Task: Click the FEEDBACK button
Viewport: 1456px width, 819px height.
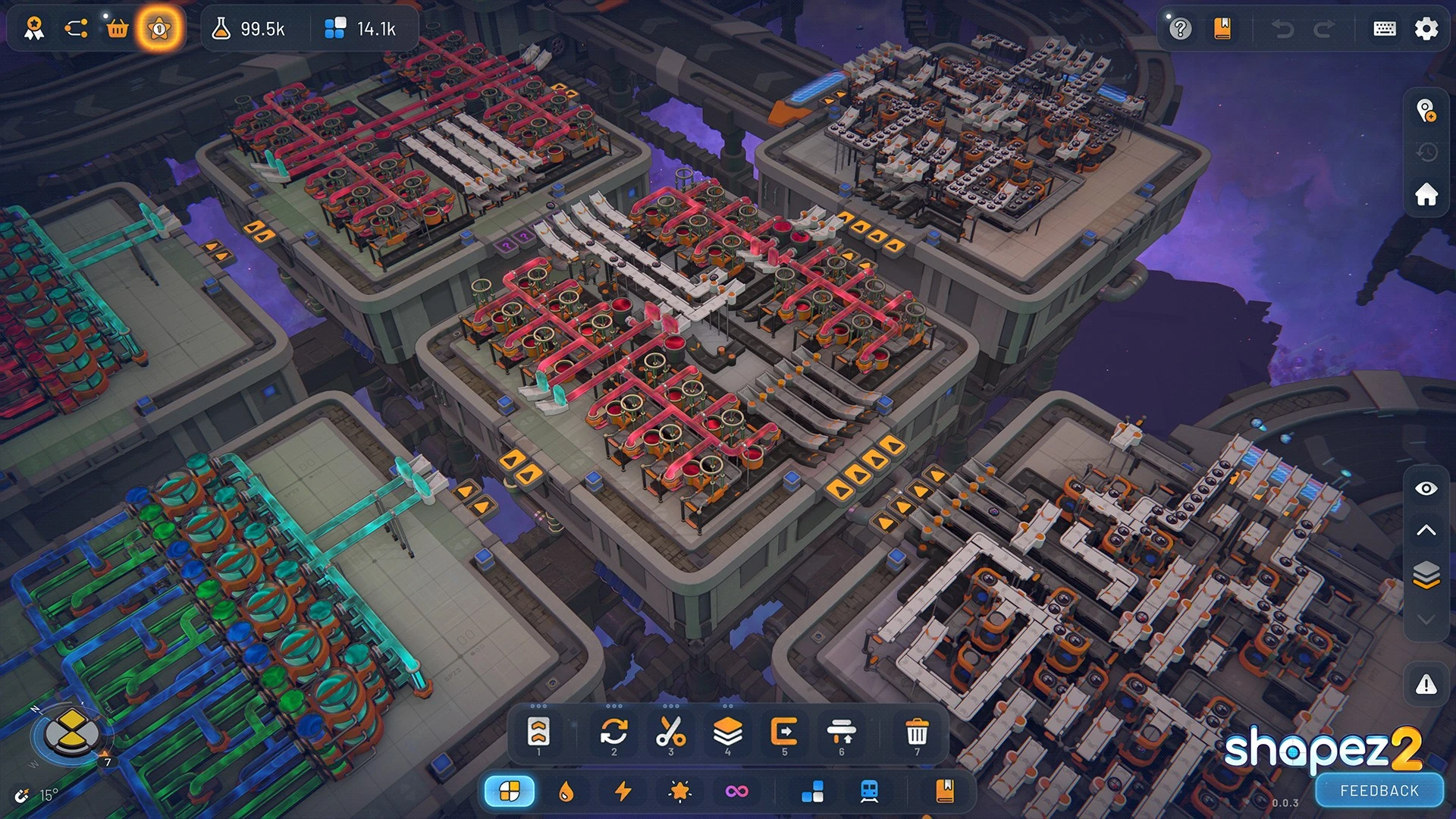Action: [x=1379, y=791]
